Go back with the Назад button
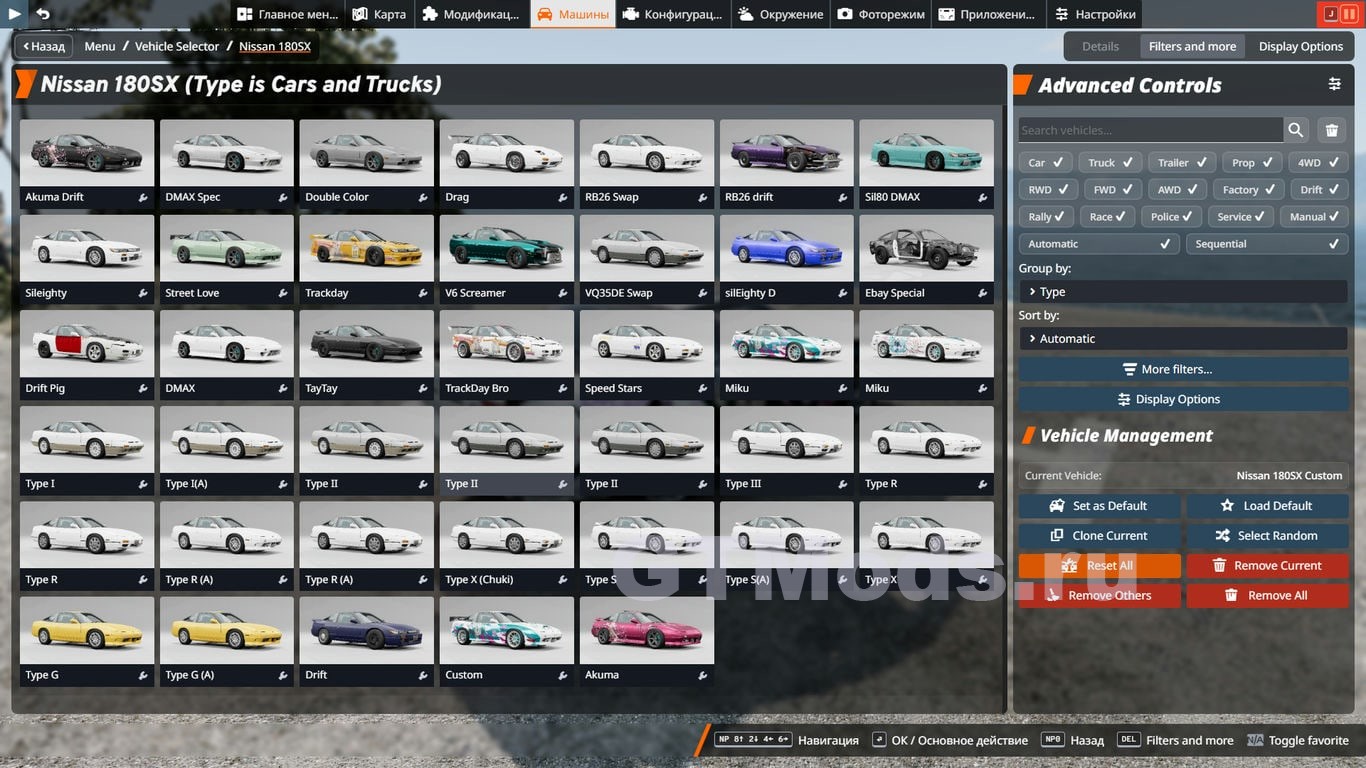The height and width of the screenshot is (768, 1366). pos(42,46)
